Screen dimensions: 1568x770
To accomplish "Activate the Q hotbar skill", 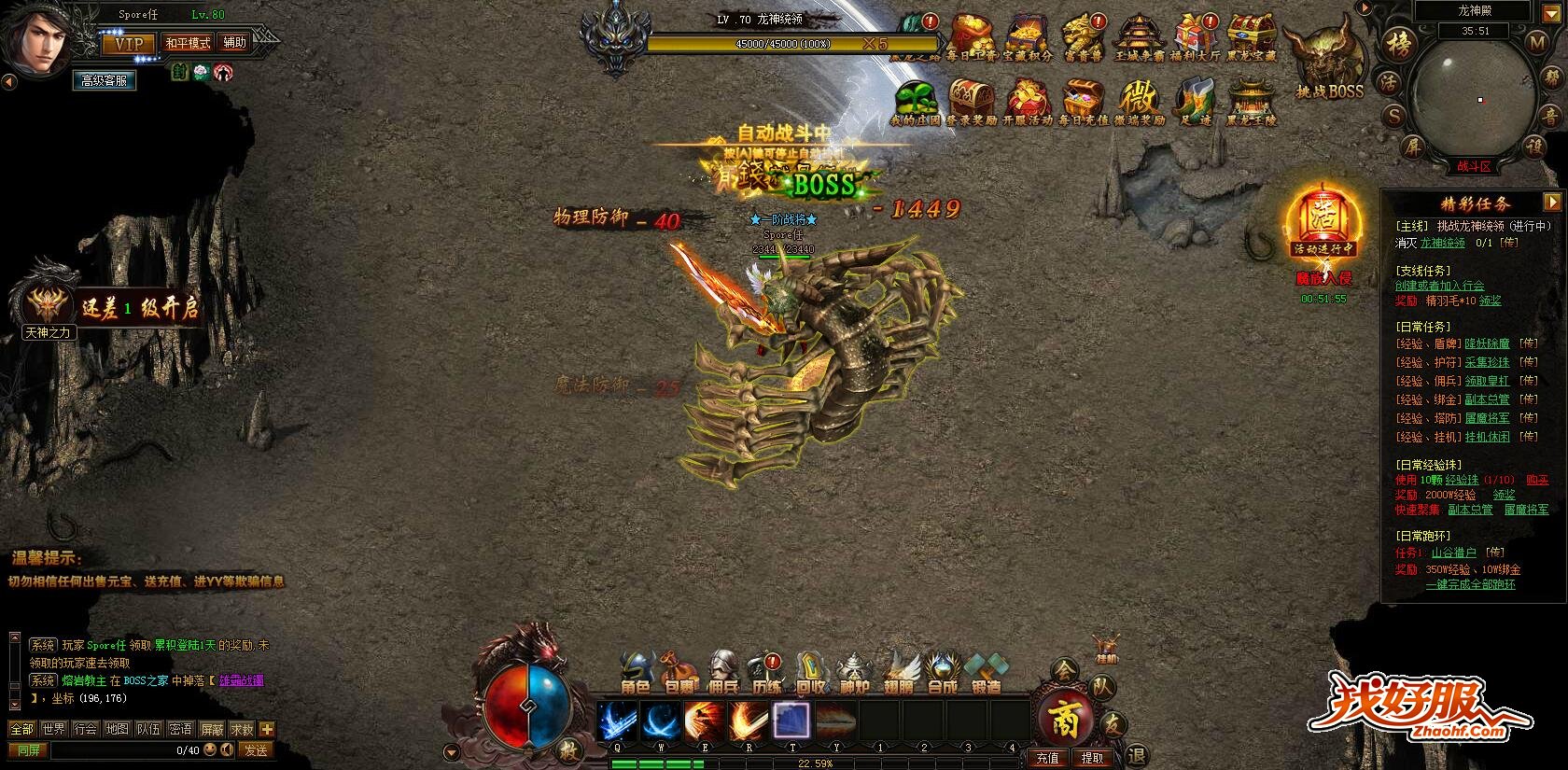I will point(617,721).
